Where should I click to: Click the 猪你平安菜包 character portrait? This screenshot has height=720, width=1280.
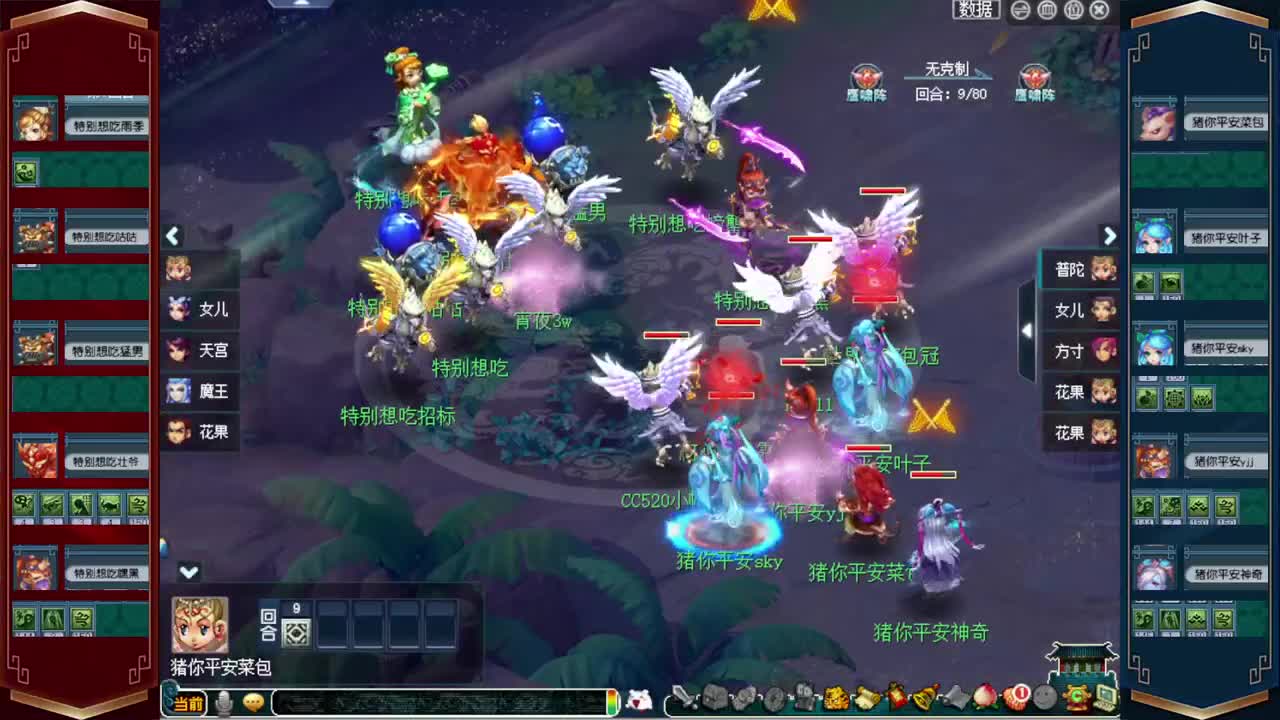pyautogui.click(x=199, y=626)
